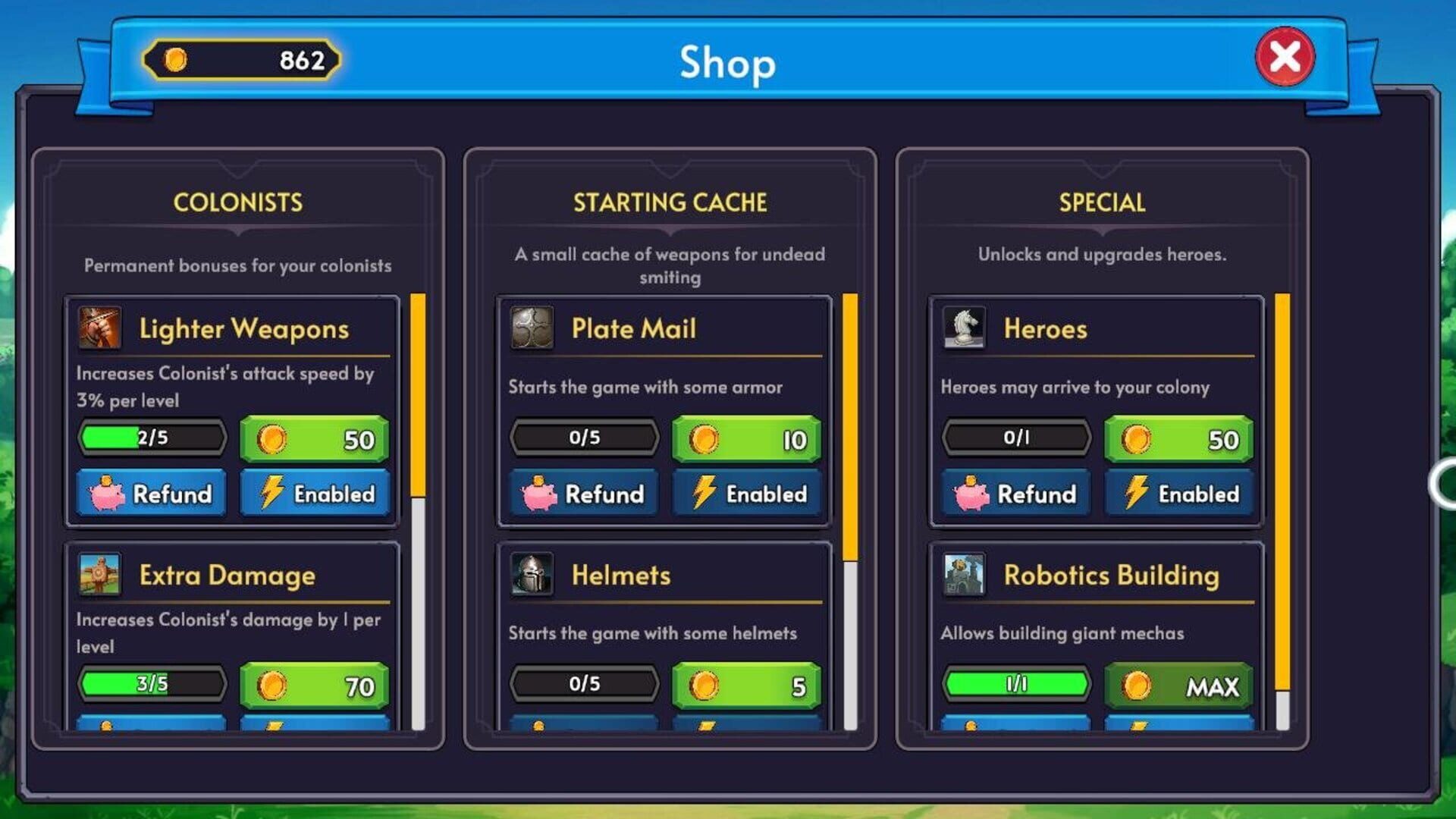Click the Extra Damage scarecrow icon

point(100,576)
